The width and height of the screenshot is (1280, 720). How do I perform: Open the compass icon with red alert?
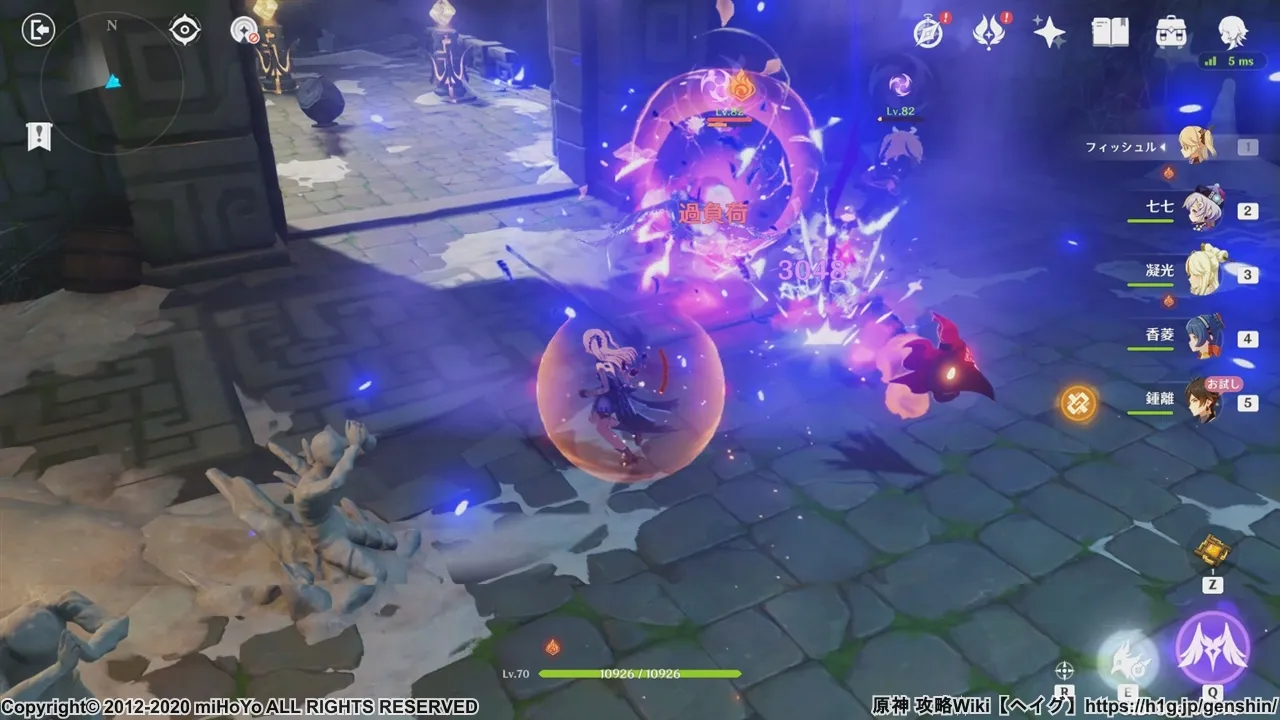point(927,32)
